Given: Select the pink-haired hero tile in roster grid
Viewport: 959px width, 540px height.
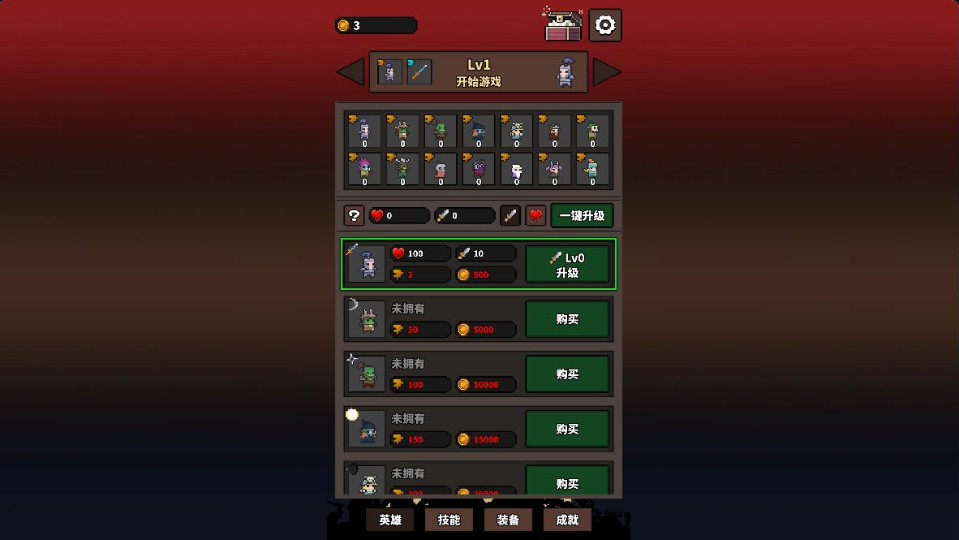Looking at the screenshot, I should coord(364,169).
